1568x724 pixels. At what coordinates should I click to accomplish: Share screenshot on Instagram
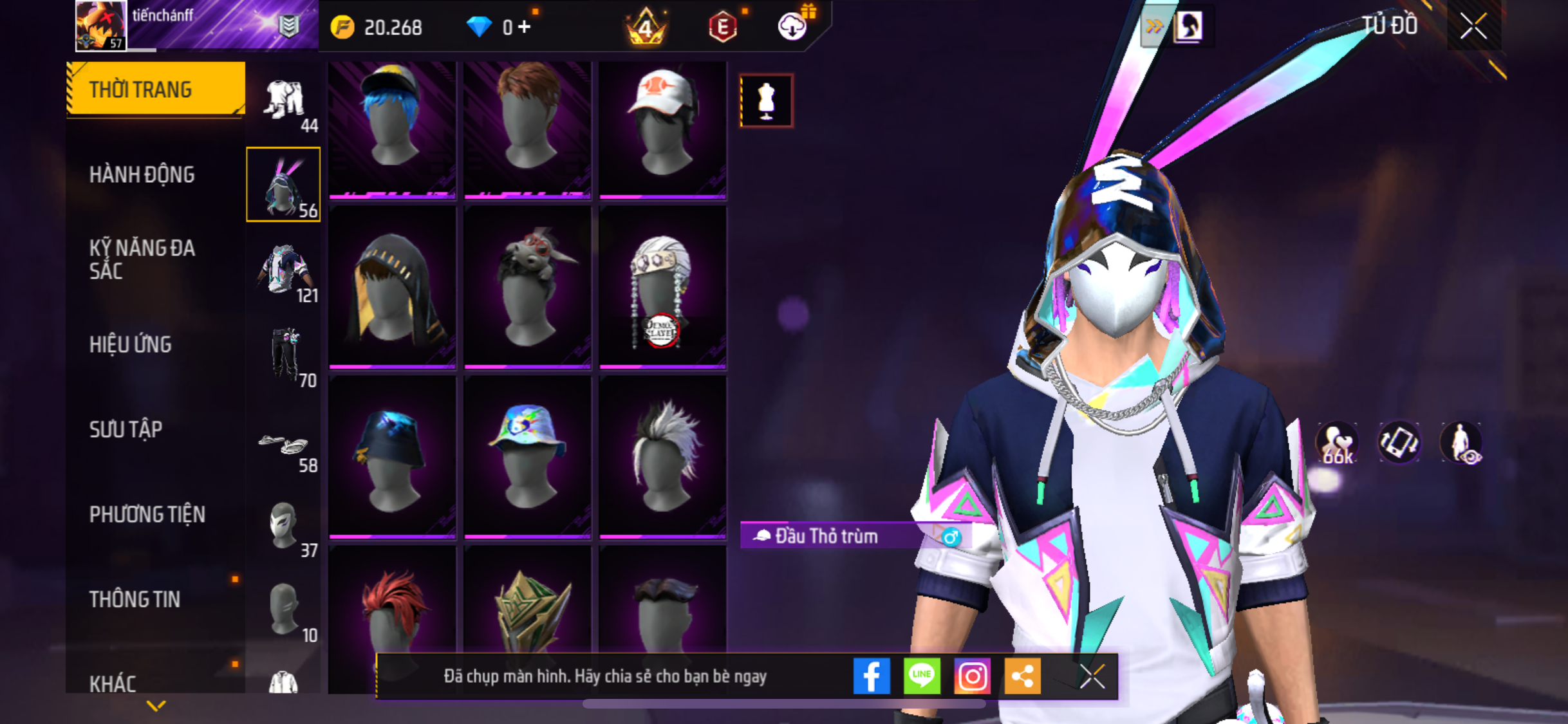pyautogui.click(x=972, y=676)
